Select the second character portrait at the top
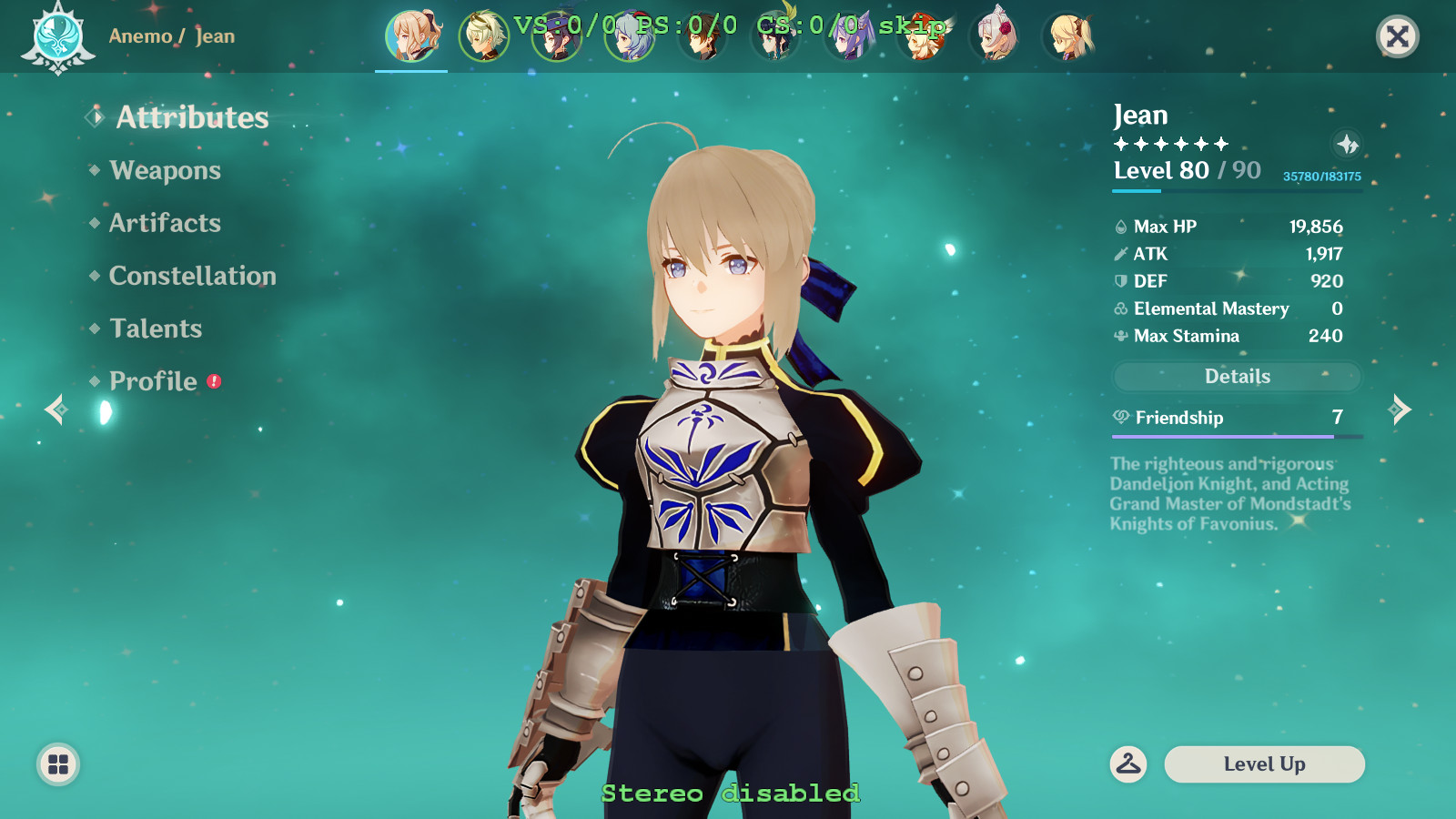The image size is (1456, 819). tap(483, 36)
